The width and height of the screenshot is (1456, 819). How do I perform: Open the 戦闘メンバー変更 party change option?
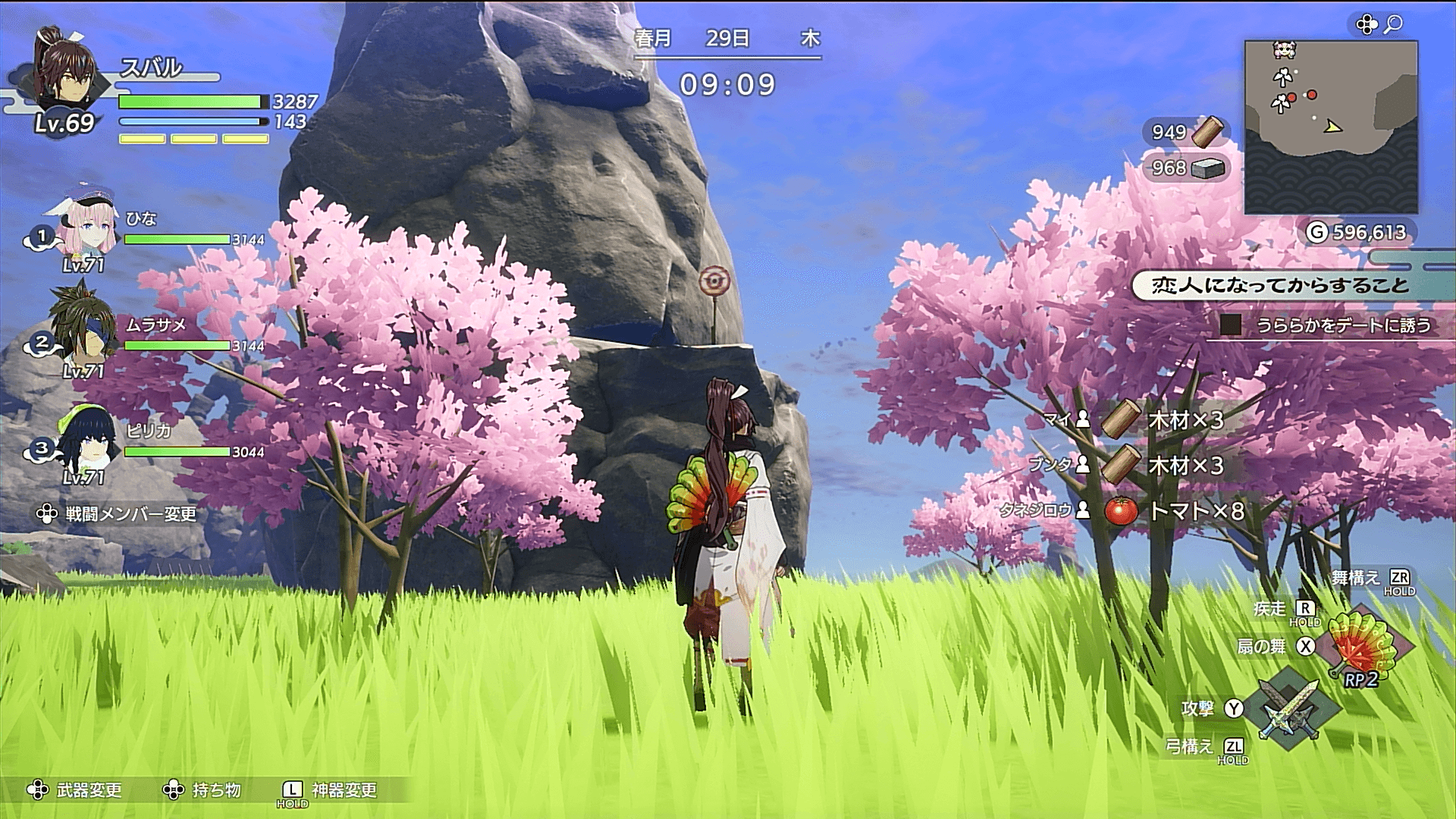coord(118,514)
